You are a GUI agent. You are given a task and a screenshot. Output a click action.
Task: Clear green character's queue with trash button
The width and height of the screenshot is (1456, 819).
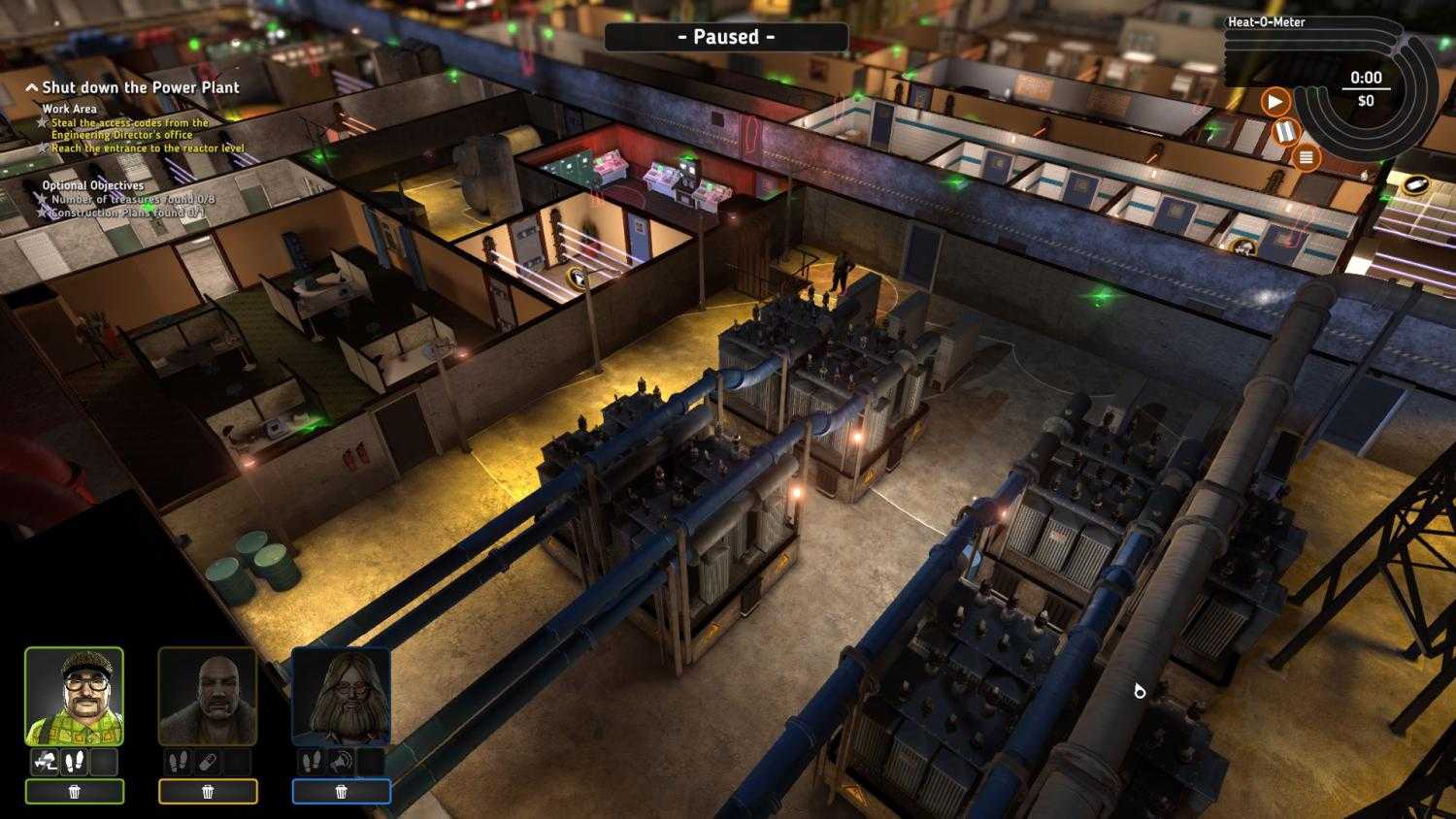76,792
